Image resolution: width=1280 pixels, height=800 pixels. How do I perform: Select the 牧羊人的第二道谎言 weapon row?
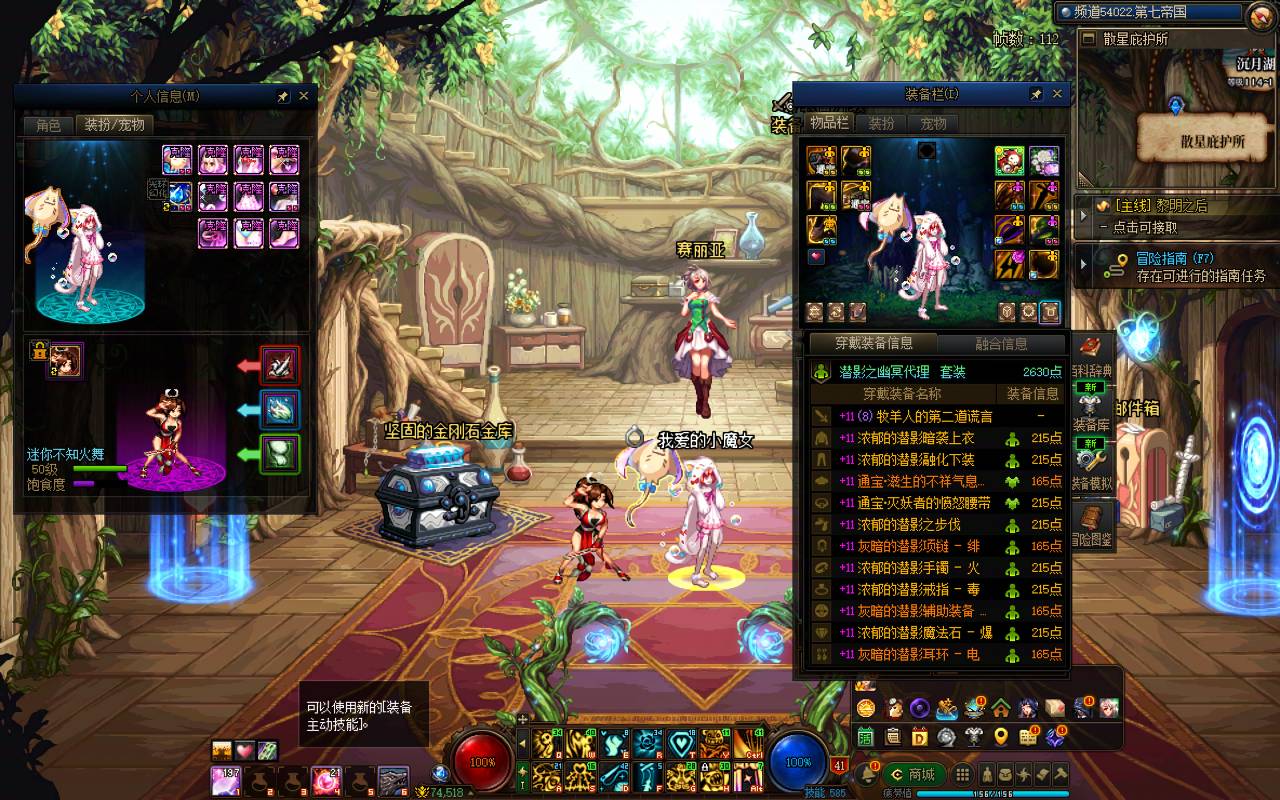pyautogui.click(x=920, y=416)
